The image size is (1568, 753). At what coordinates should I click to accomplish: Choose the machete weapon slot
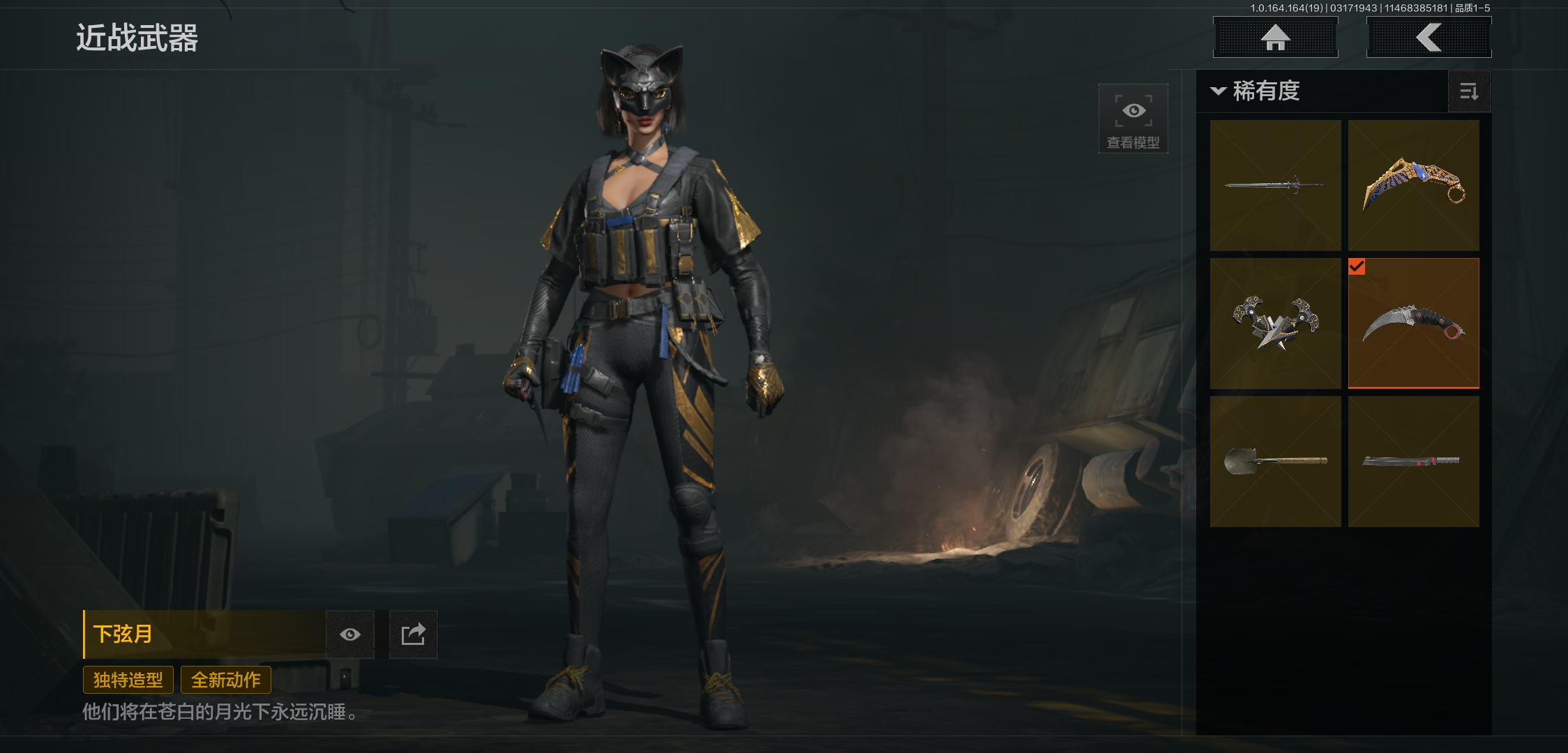click(x=1413, y=462)
